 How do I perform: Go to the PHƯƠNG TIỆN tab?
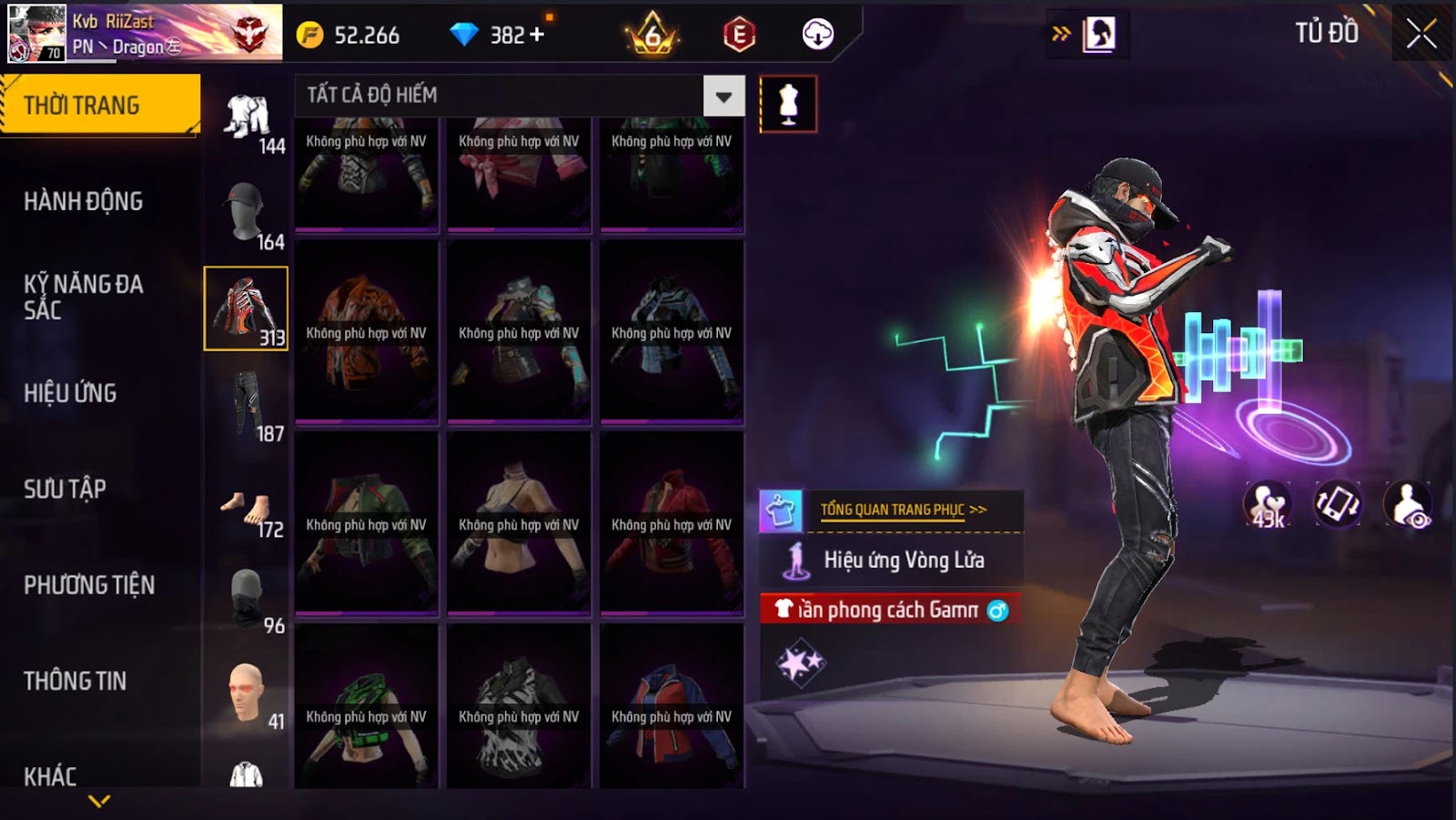89,585
